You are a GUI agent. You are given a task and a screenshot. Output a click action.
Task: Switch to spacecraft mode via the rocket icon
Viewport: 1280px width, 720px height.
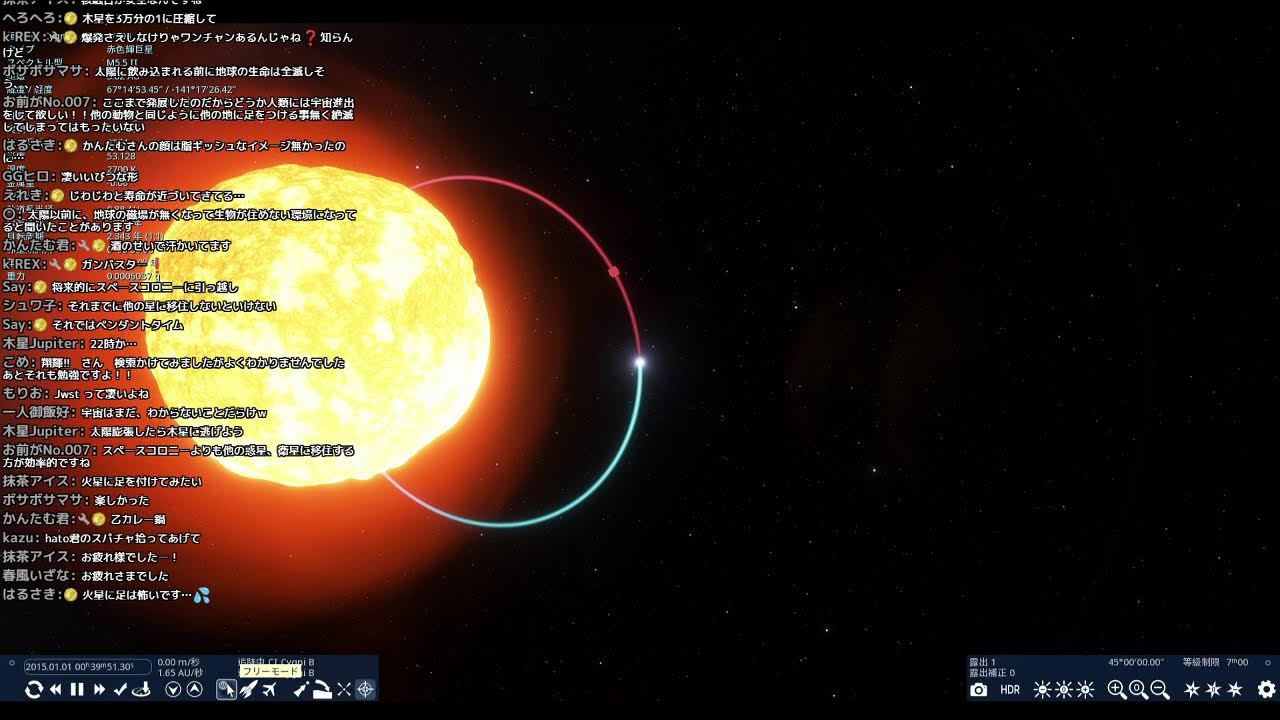click(x=250, y=689)
